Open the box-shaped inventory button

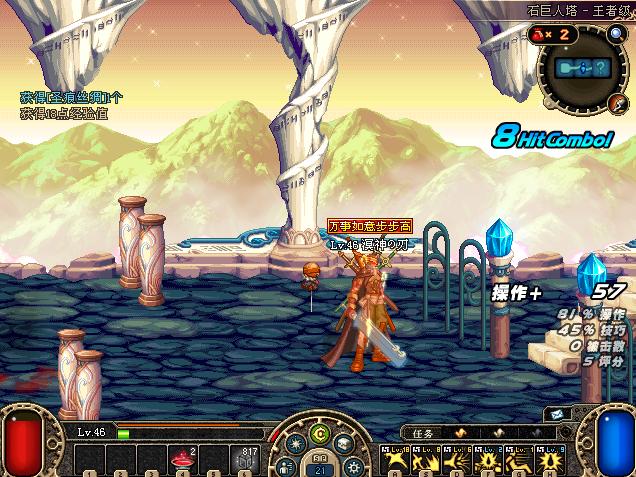[x=345, y=443]
